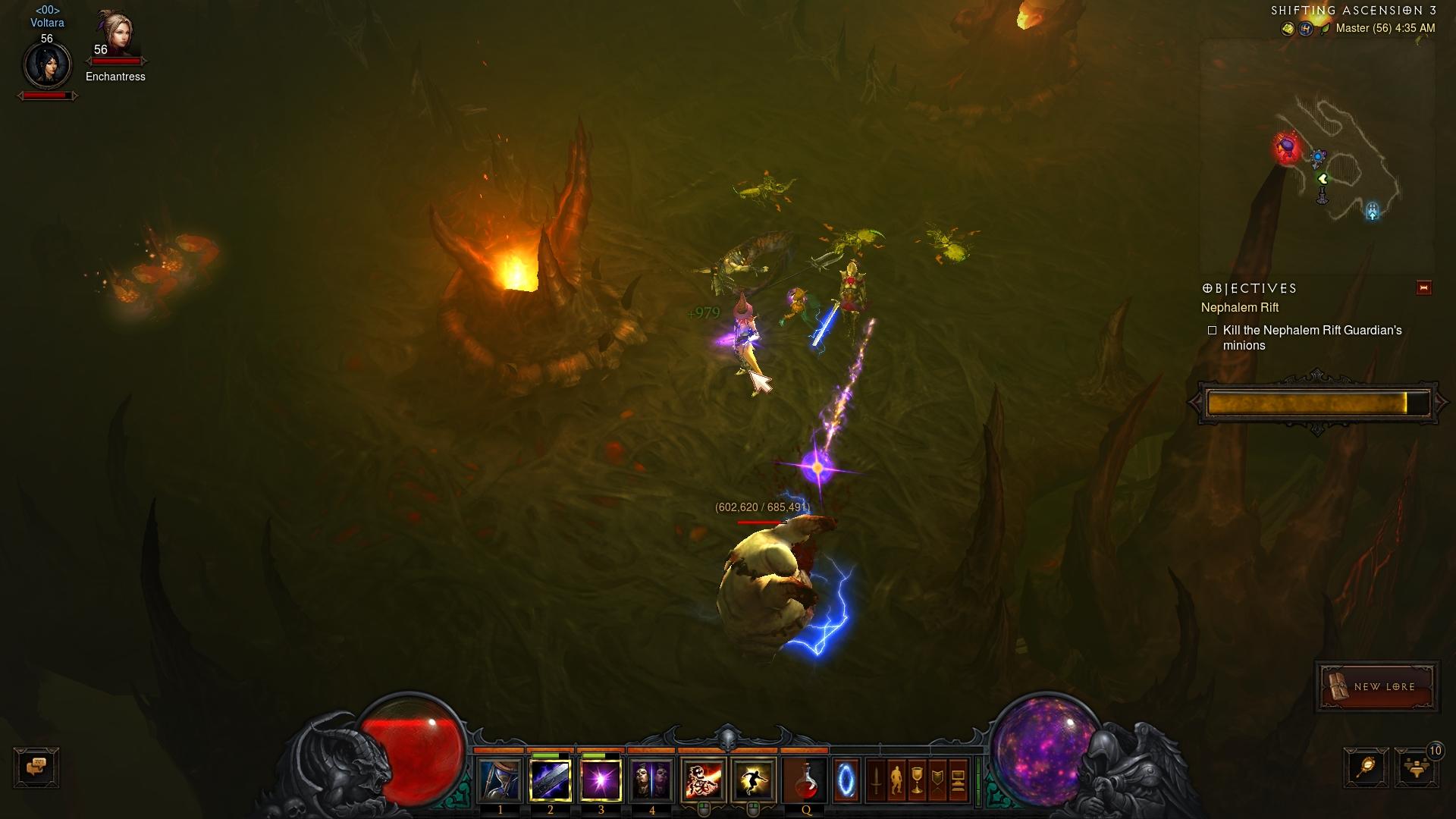Open the character inventory figure icon
This screenshot has width=1456, height=819.
(896, 780)
